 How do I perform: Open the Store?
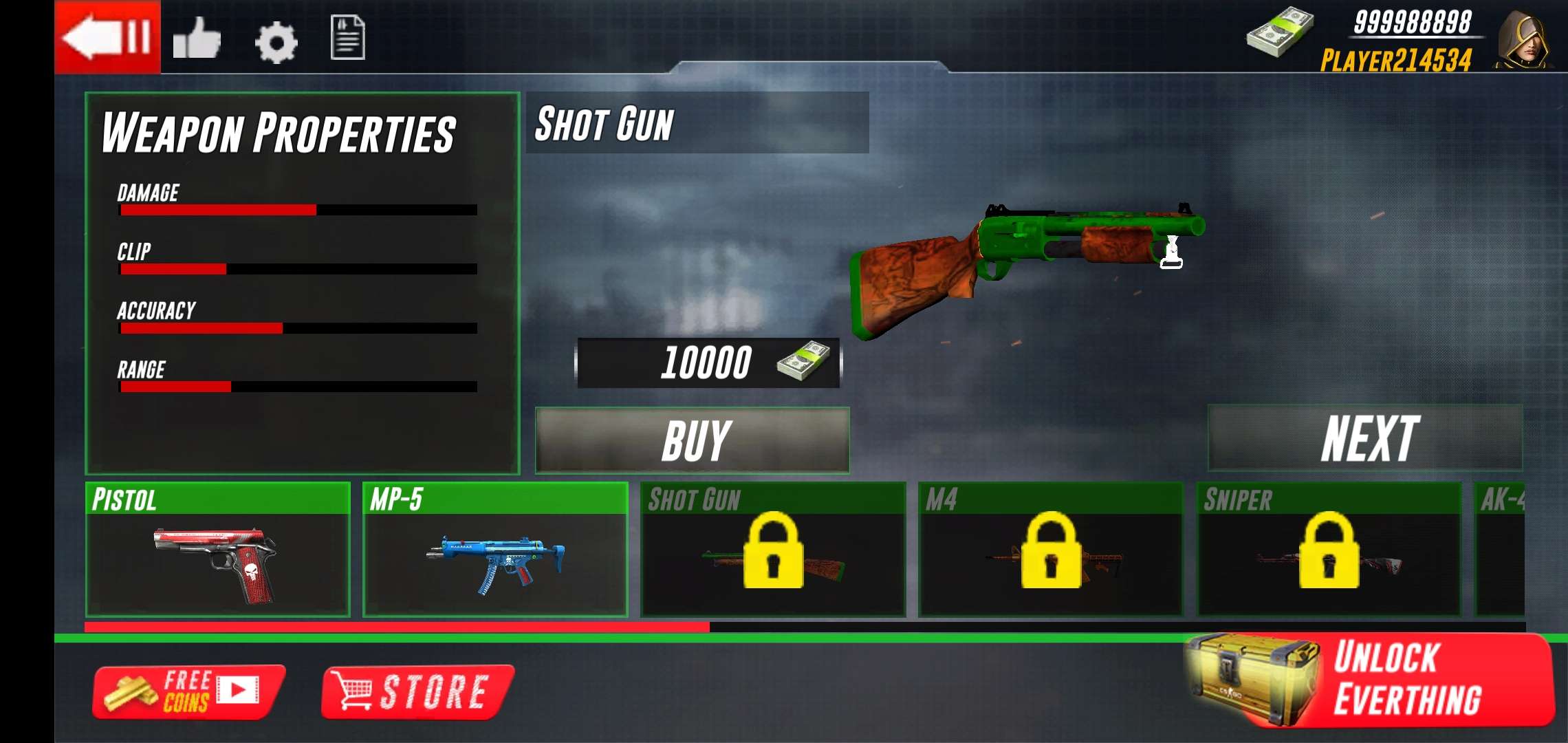tap(417, 692)
